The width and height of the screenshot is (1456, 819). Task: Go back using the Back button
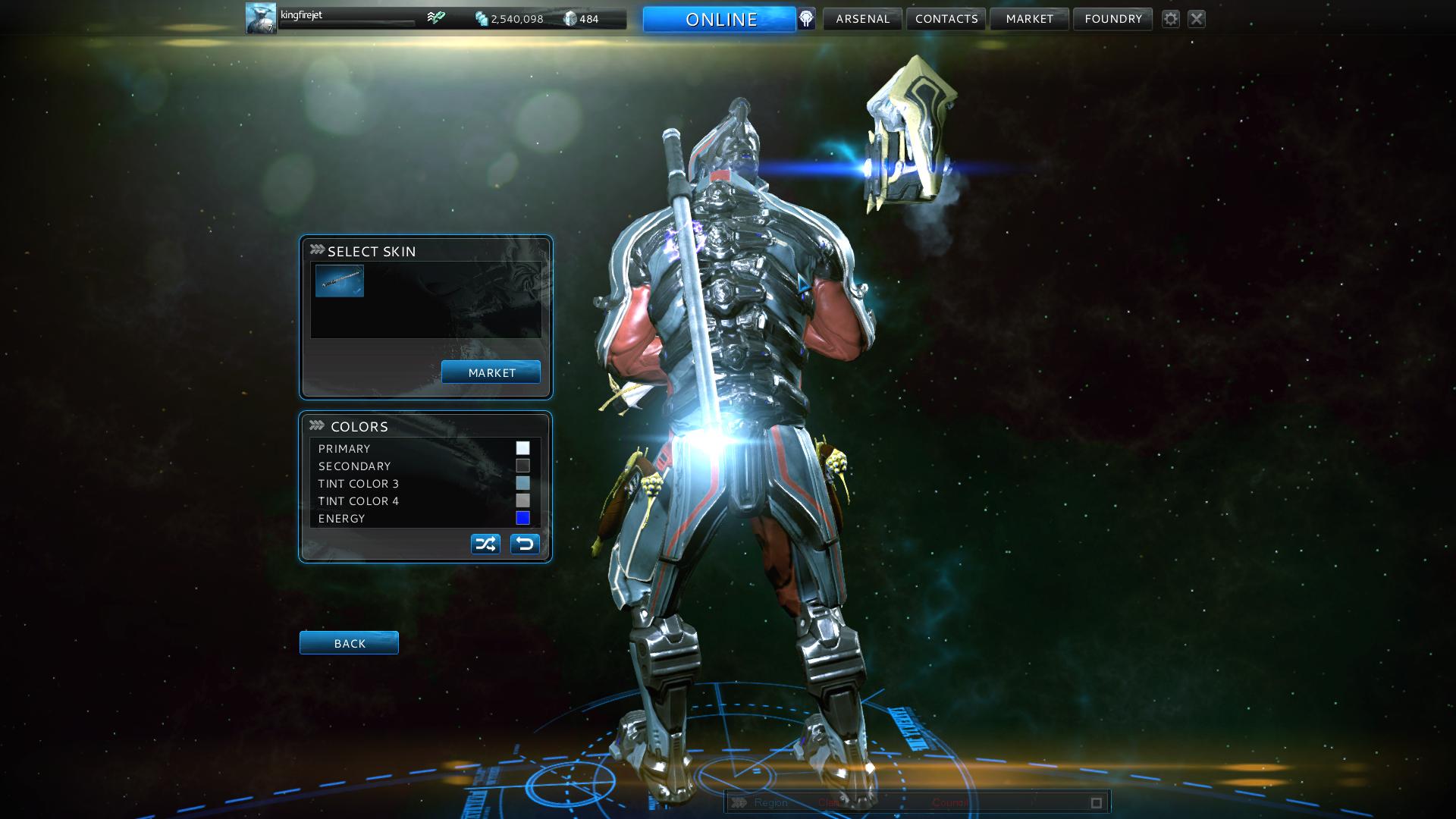[x=349, y=643]
